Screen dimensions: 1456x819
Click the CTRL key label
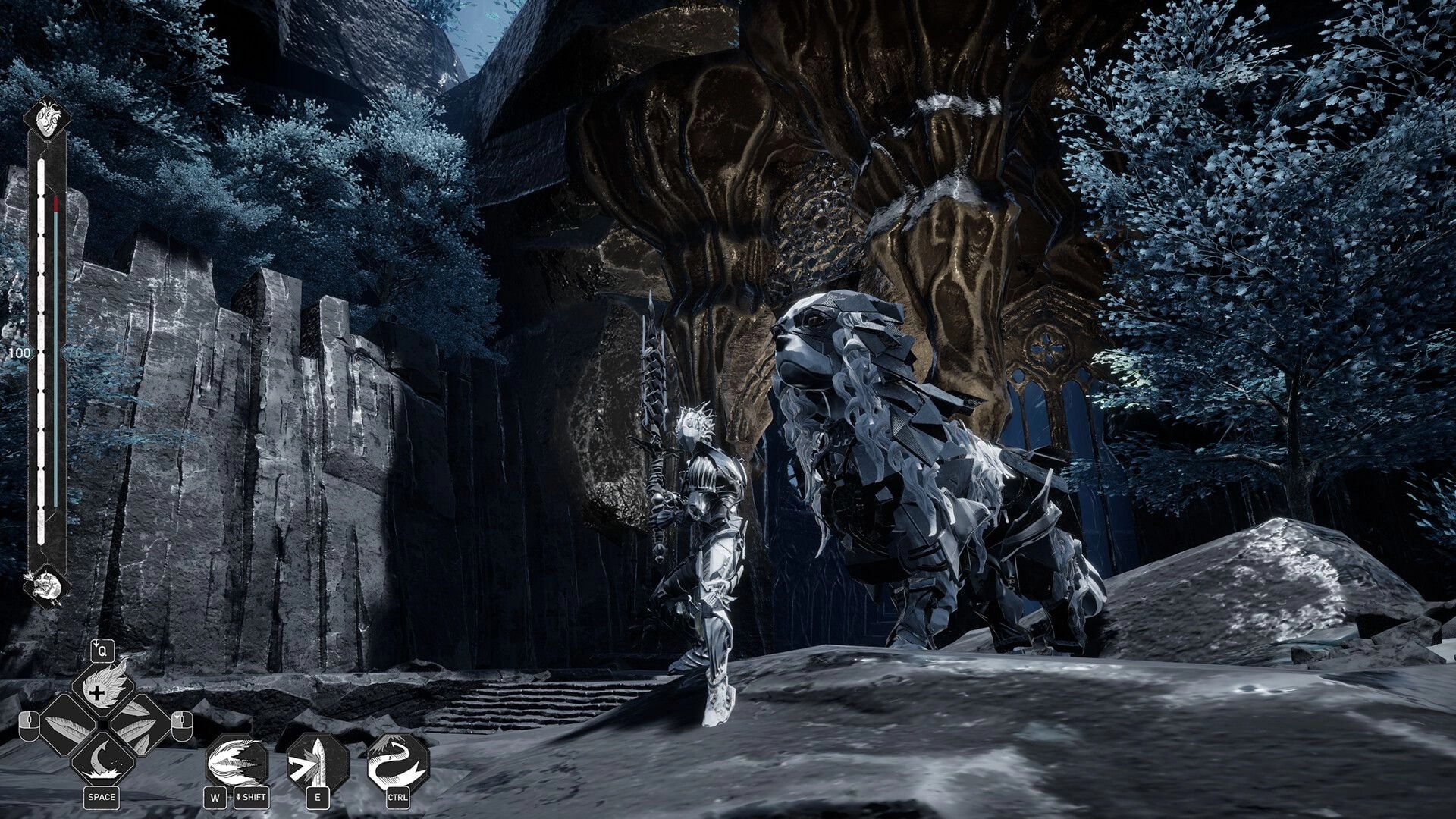click(400, 798)
